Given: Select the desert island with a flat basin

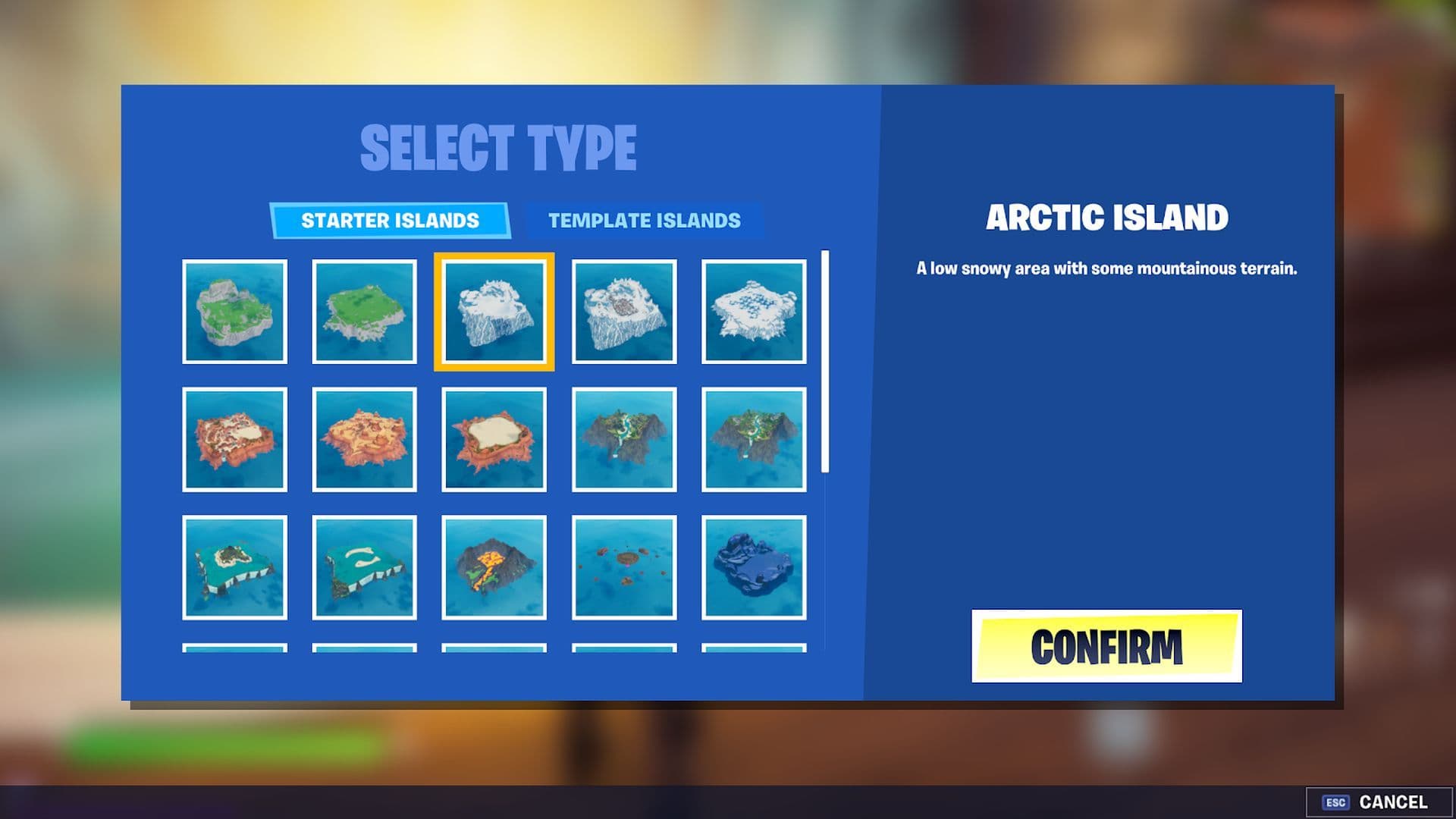Looking at the screenshot, I should tap(493, 438).
